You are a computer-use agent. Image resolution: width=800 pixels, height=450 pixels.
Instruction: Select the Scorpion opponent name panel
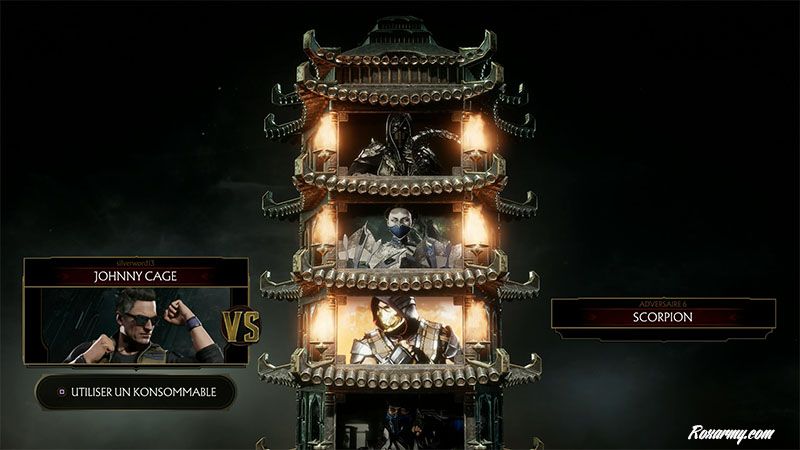pyautogui.click(x=663, y=317)
